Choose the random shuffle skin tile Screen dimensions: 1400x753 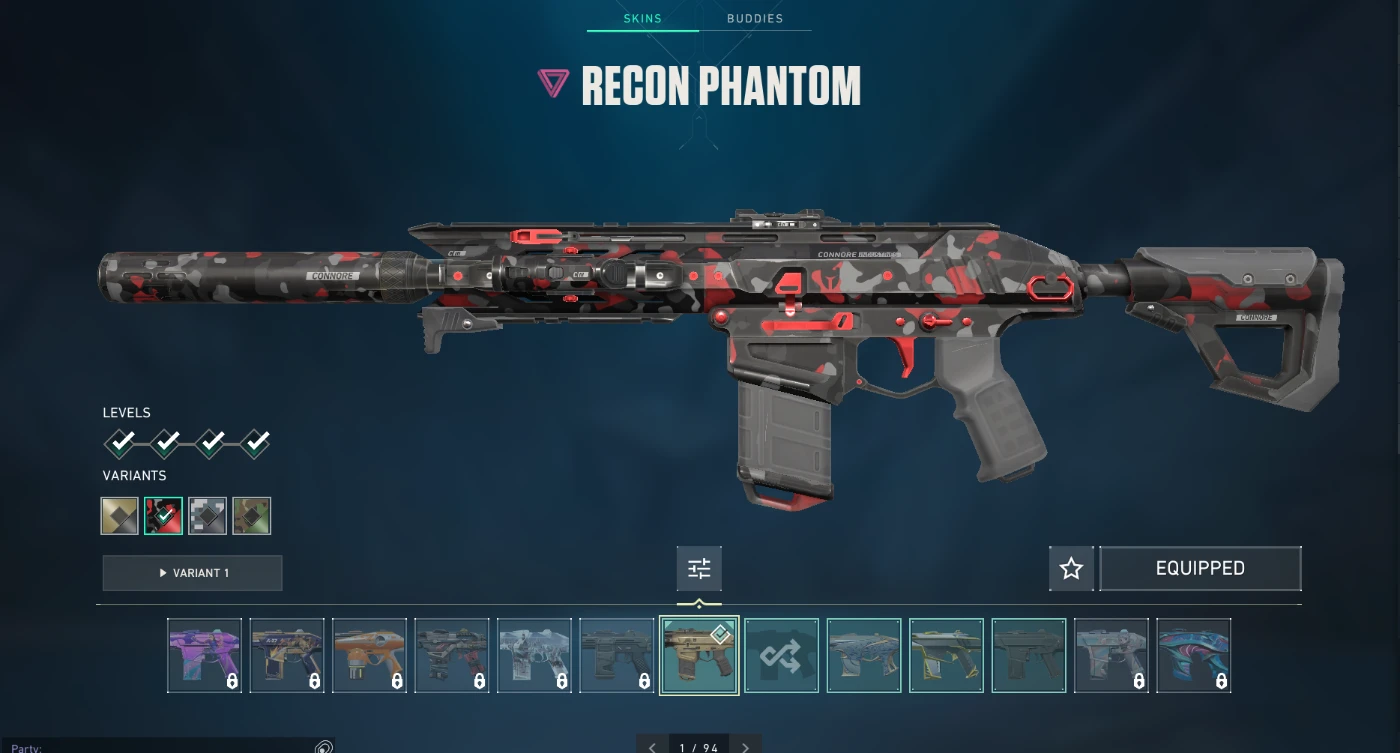click(781, 655)
